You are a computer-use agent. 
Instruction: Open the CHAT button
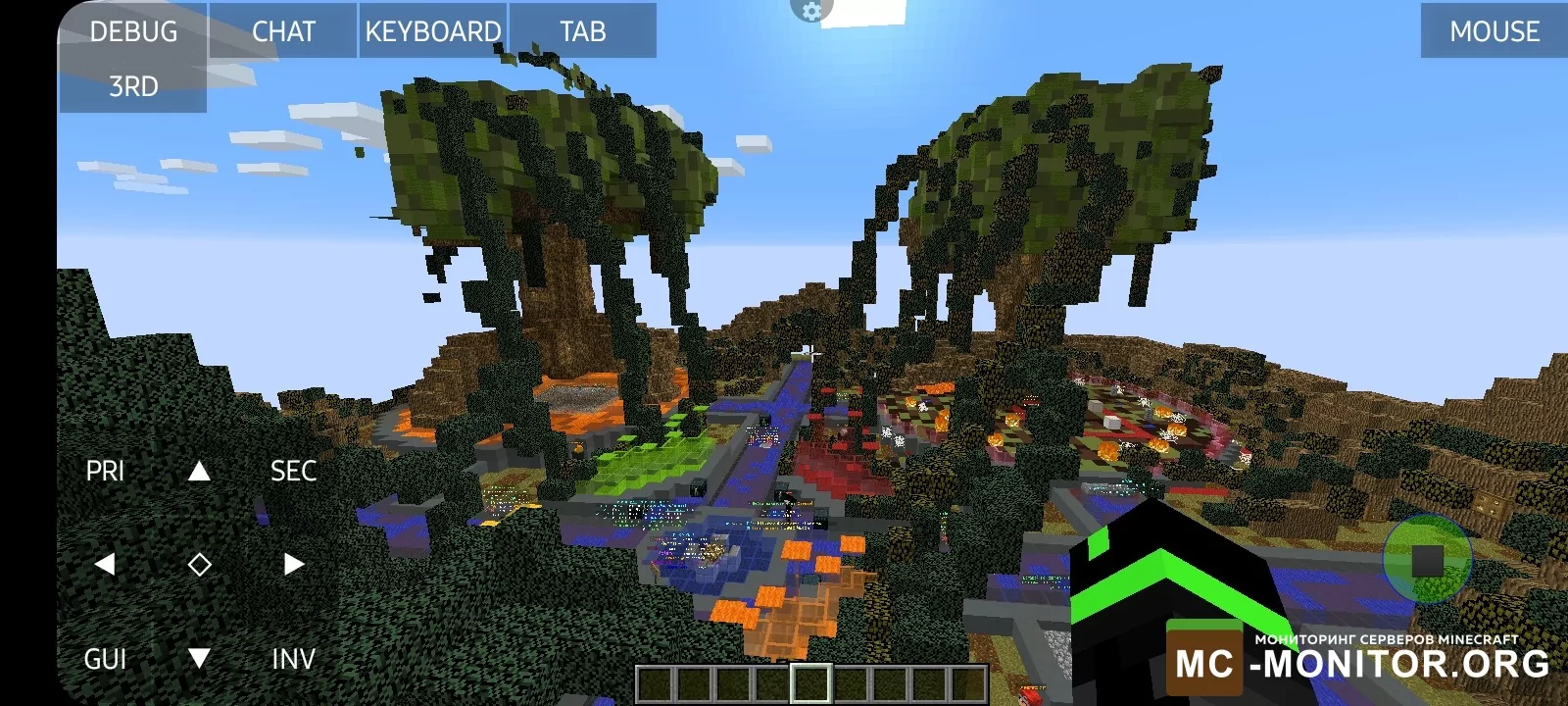283,31
